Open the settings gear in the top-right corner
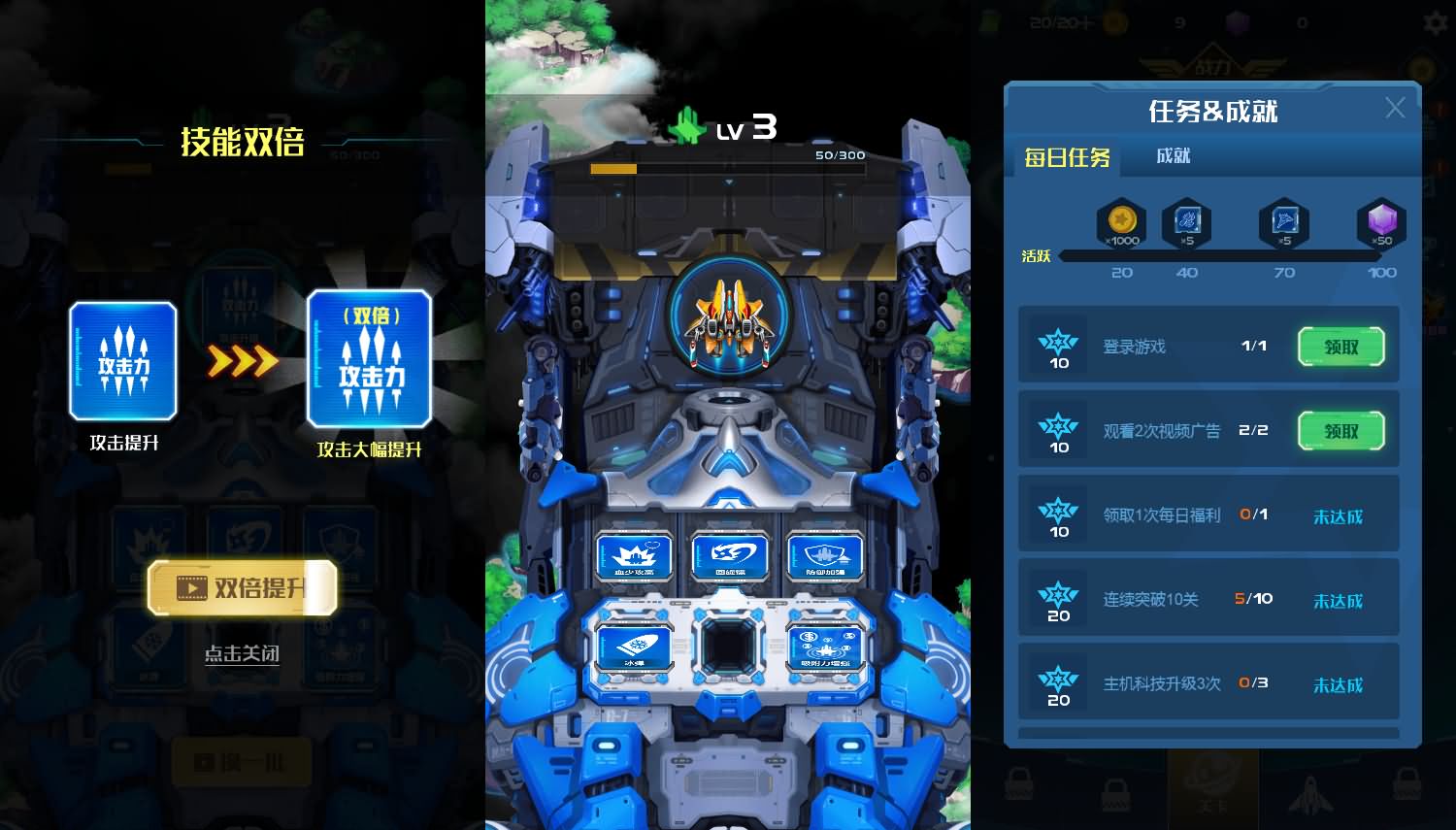This screenshot has width=1456, height=830. 1436,21
